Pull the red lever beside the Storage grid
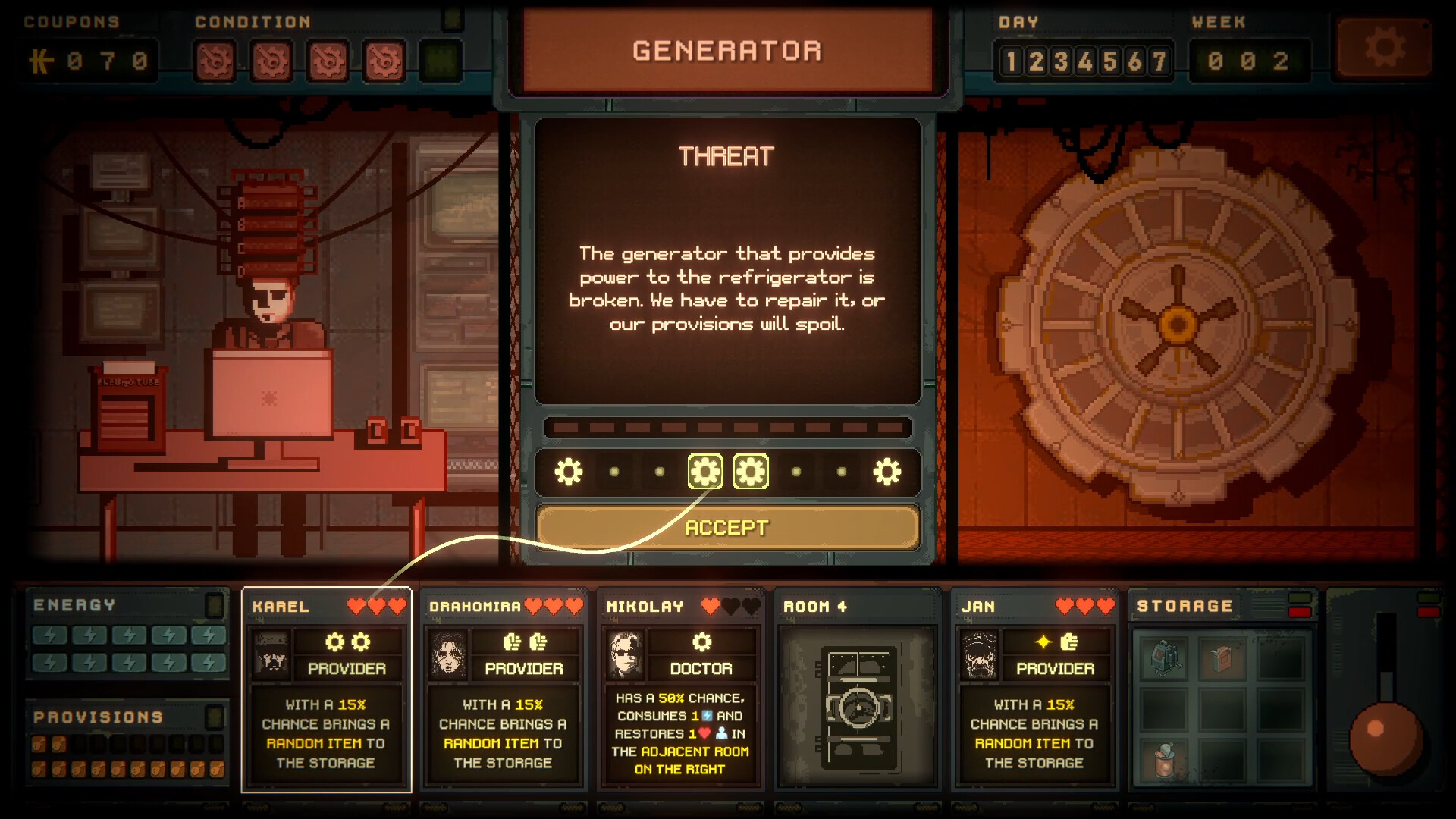 [1388, 739]
